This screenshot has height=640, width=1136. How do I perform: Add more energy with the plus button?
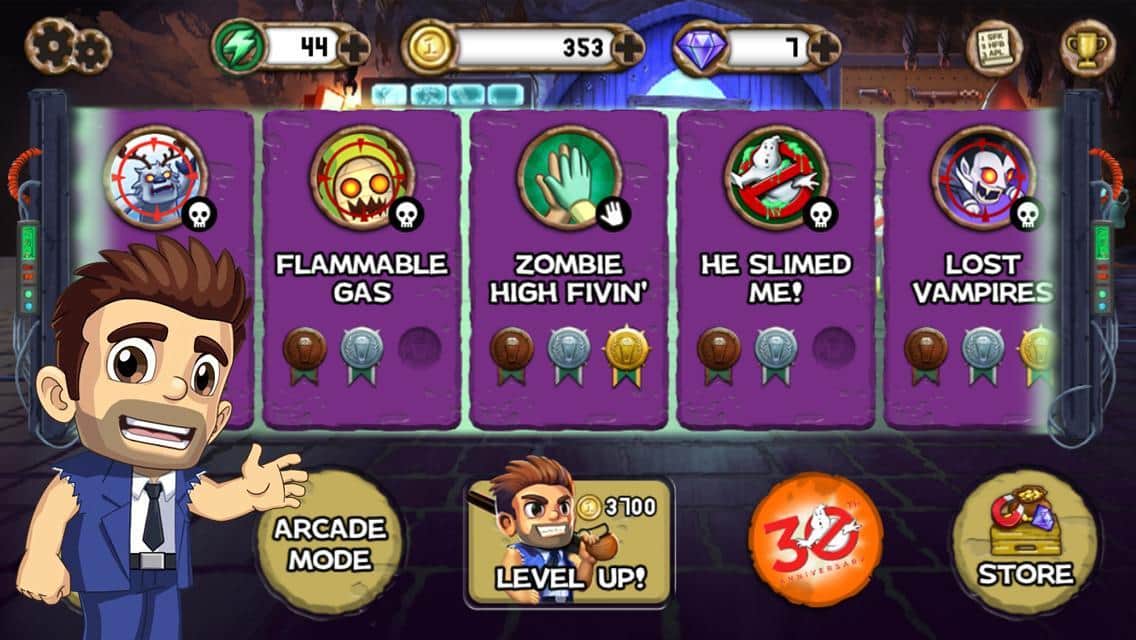(x=354, y=47)
